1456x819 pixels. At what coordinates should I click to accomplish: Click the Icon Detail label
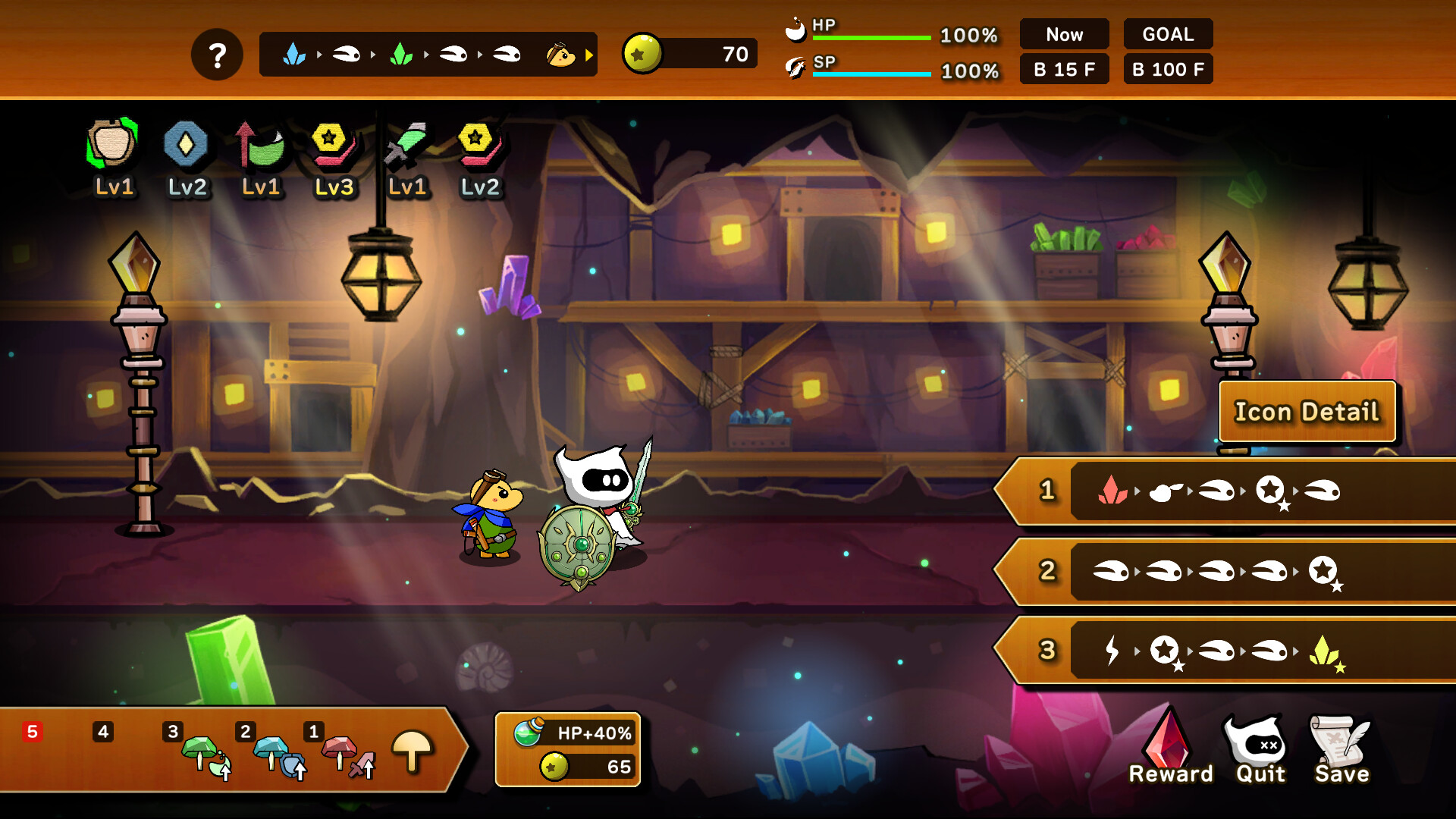coord(1306,412)
